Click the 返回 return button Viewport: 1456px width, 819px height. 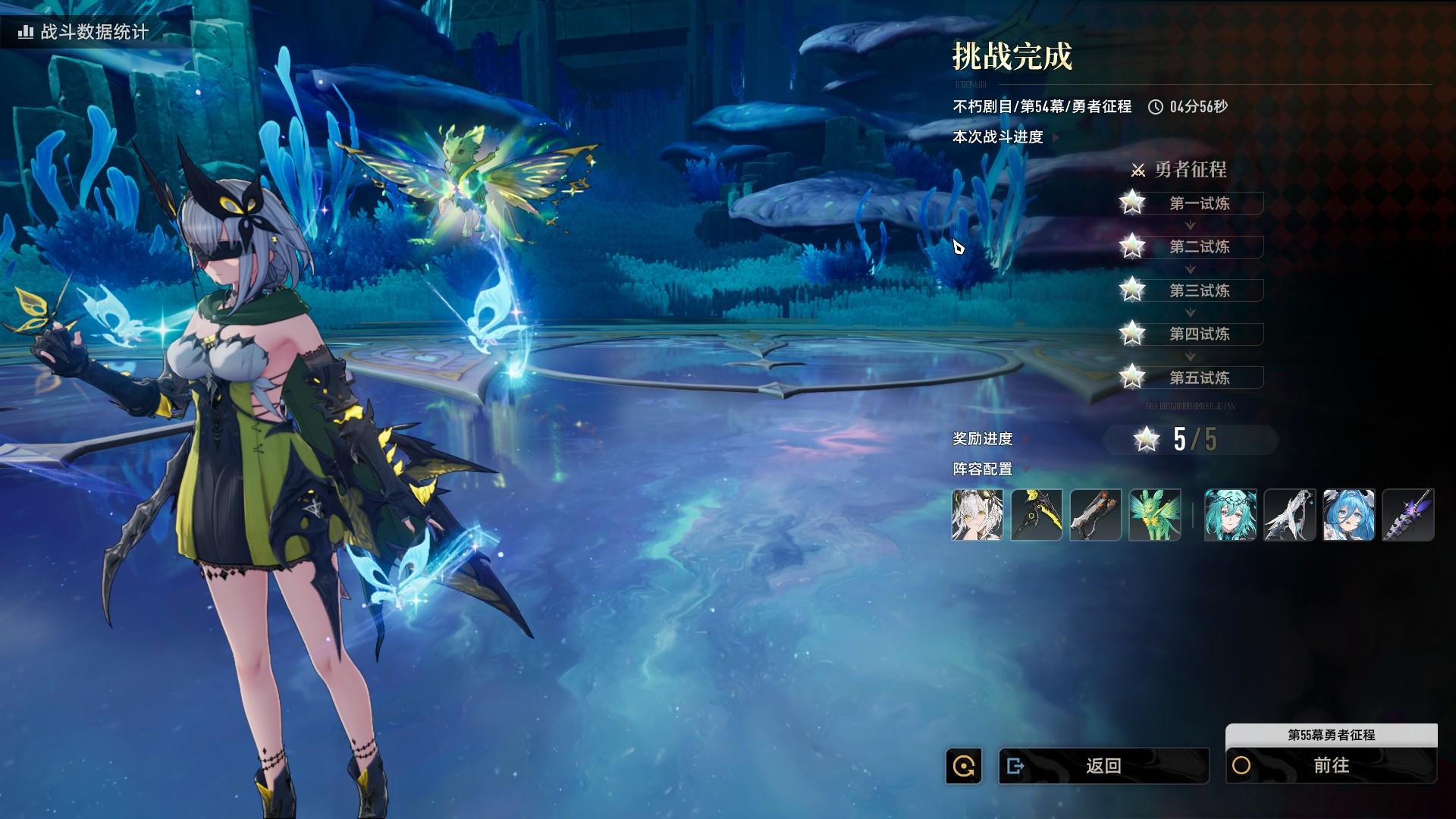point(1103,766)
